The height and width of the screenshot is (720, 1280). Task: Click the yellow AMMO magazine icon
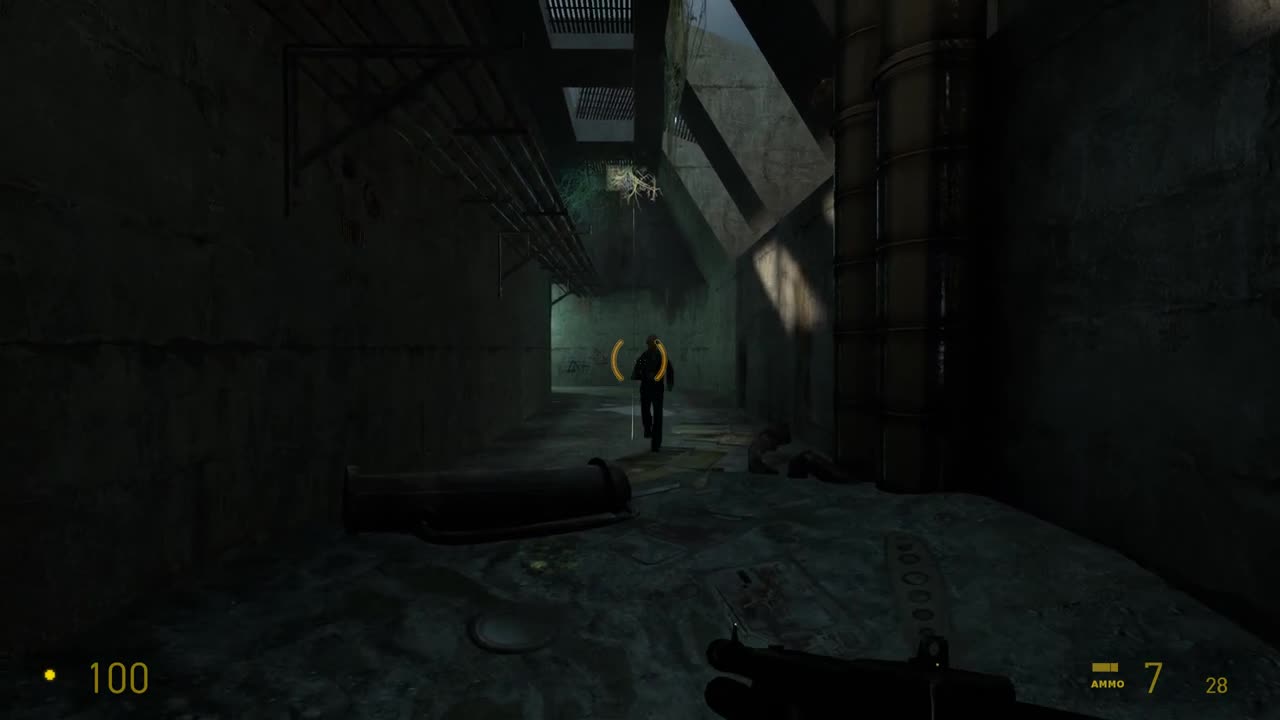coord(1105,667)
